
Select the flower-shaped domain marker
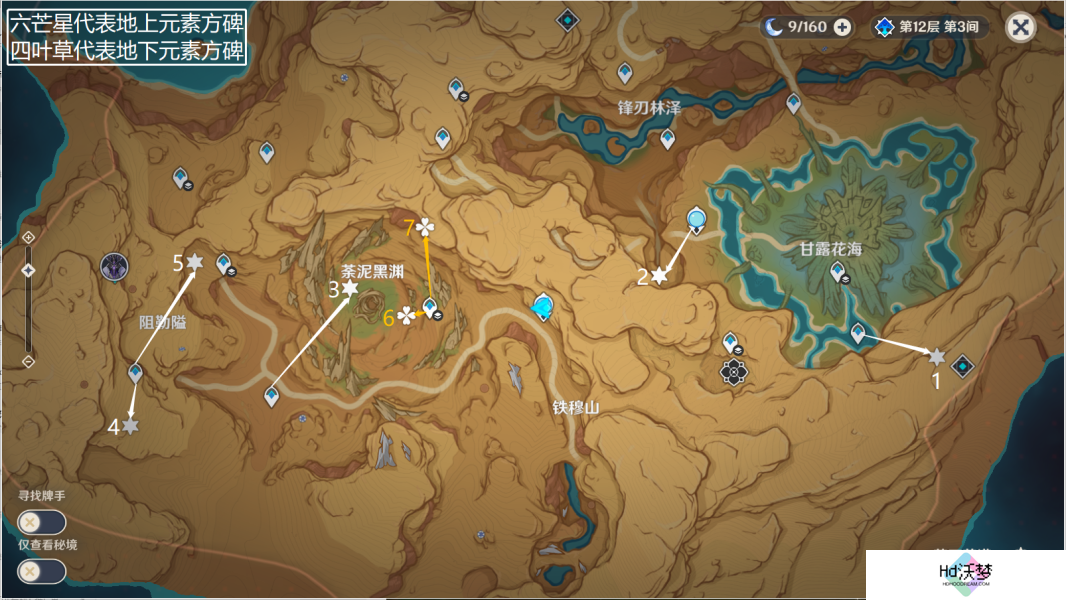734,373
